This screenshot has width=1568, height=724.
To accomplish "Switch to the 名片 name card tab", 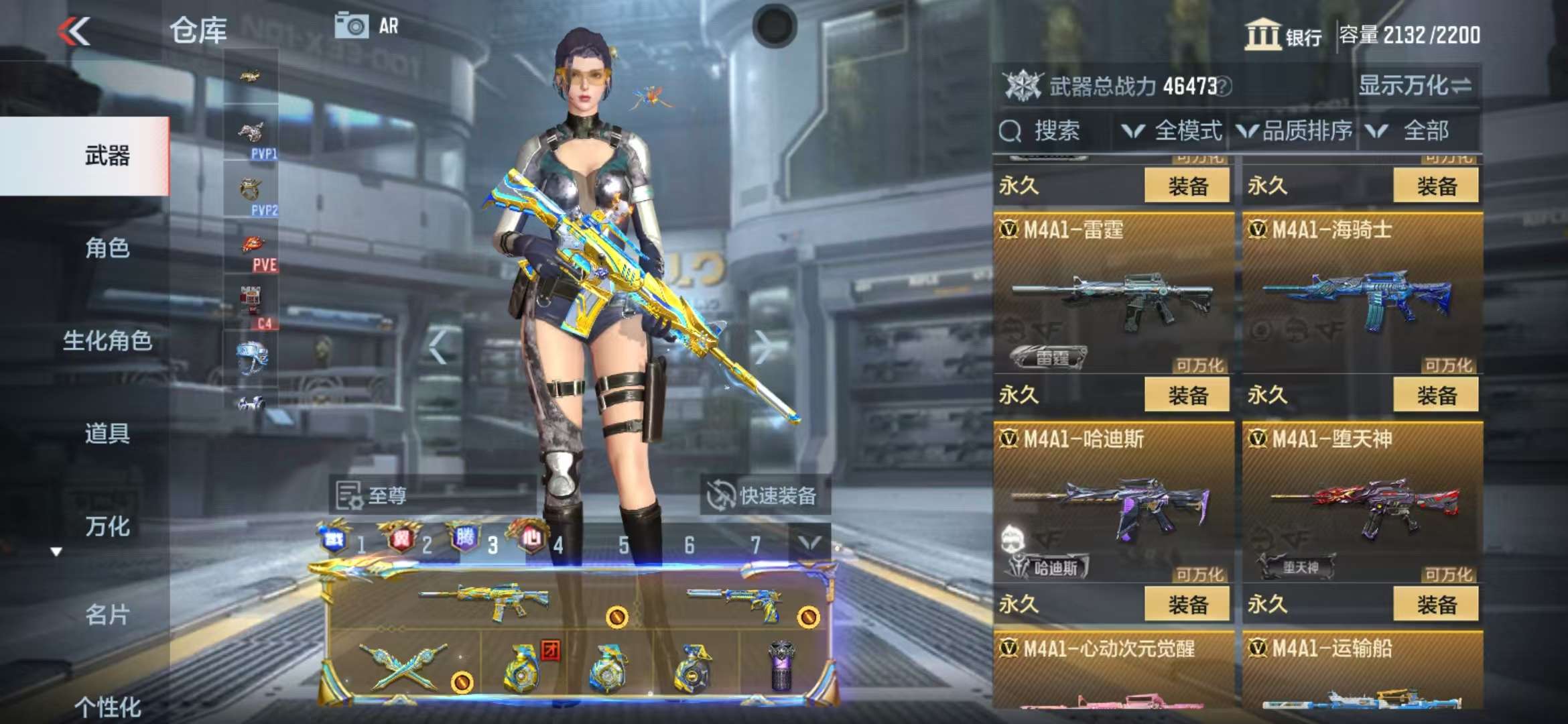I will point(107,614).
